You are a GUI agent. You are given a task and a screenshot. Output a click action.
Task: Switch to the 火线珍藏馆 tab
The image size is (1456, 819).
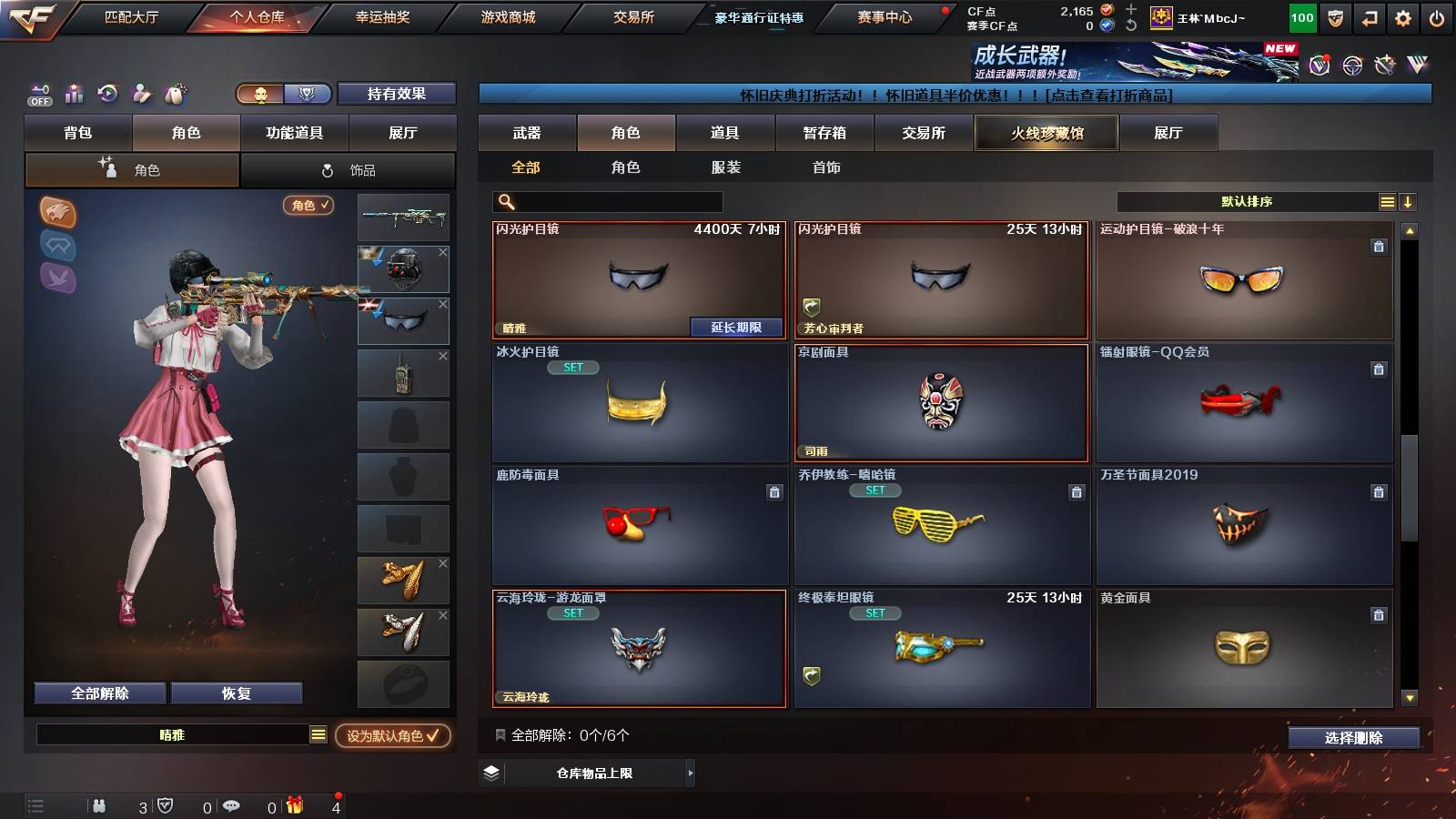click(1046, 133)
